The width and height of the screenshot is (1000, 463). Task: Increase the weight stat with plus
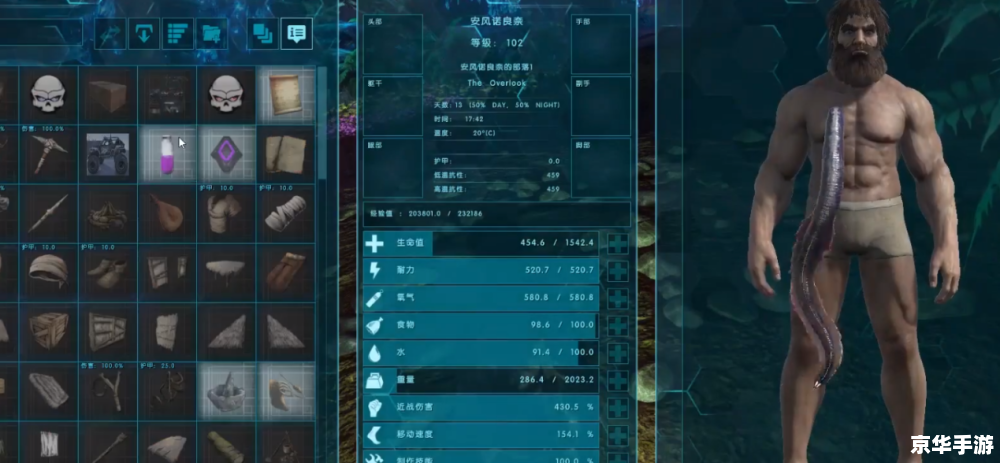coord(619,381)
